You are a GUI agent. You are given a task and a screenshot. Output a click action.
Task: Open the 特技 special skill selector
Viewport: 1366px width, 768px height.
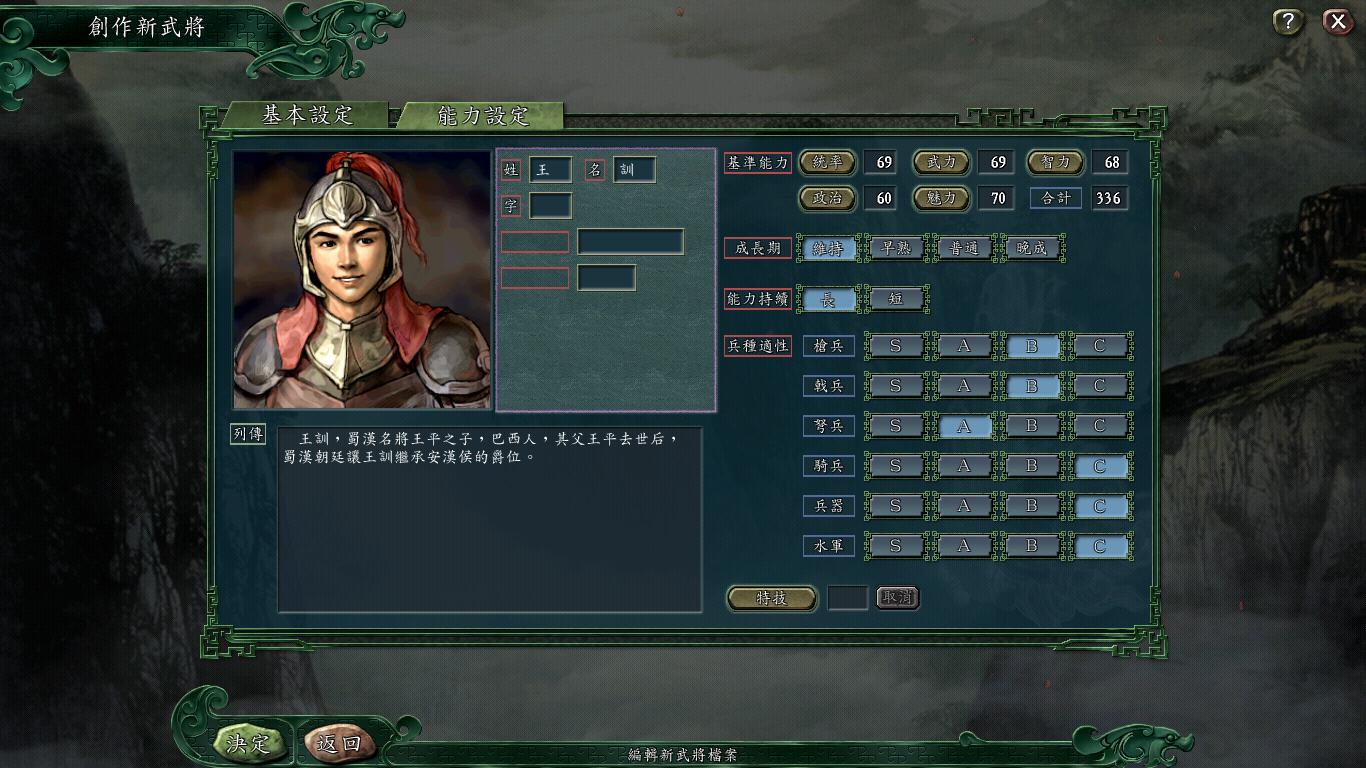click(x=770, y=597)
